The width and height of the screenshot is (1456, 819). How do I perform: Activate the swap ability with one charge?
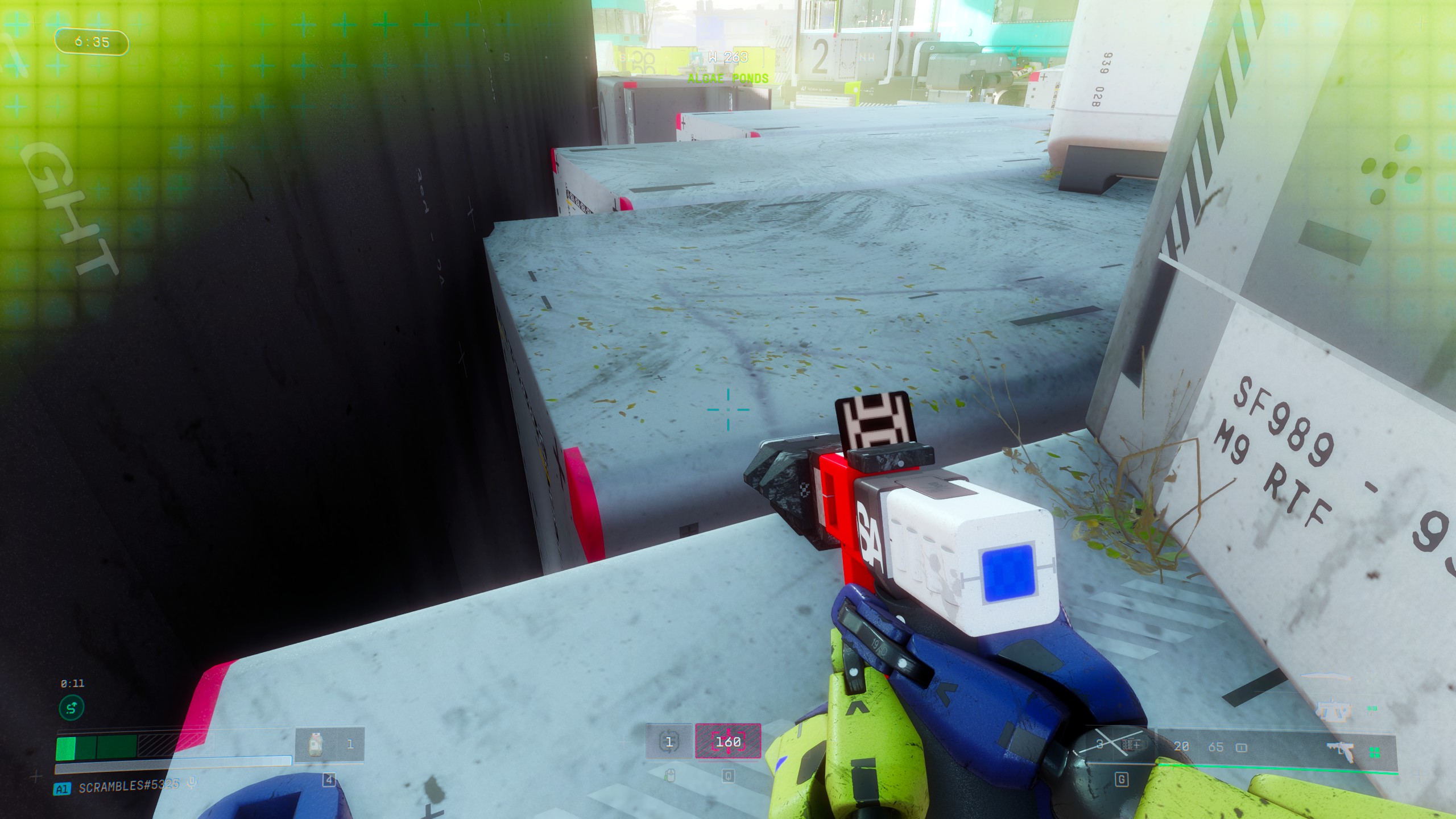click(669, 742)
